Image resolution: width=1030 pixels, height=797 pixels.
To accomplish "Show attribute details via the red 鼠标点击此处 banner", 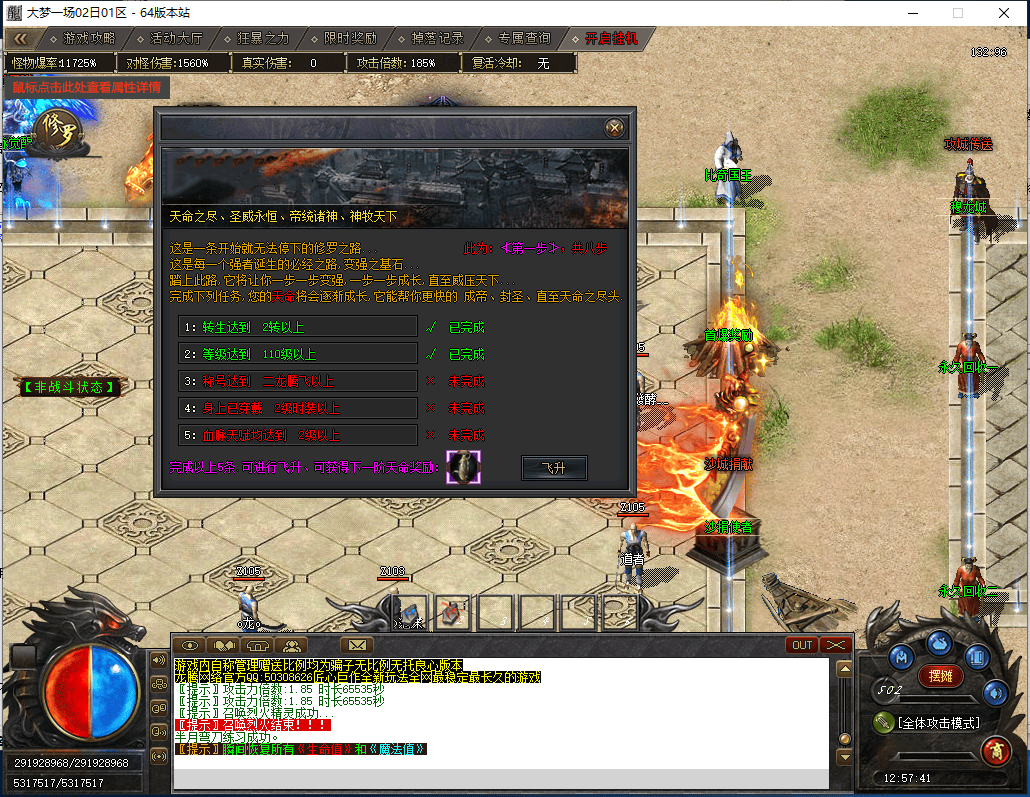I will (x=86, y=87).
